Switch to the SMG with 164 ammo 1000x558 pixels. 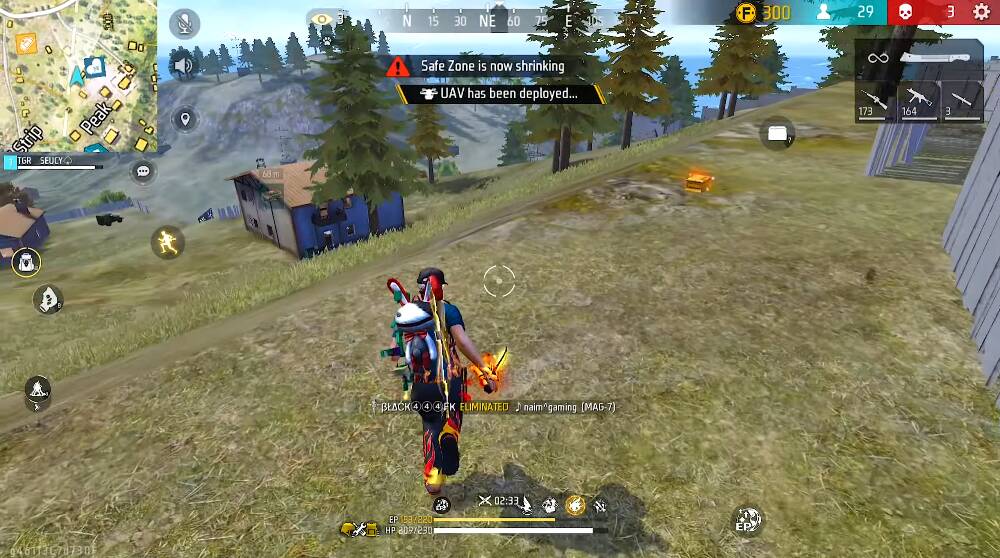point(915,101)
